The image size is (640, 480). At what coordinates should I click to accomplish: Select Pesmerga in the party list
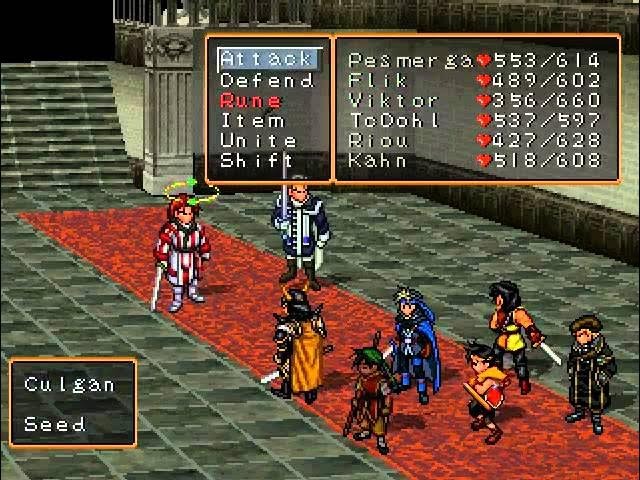pos(475,60)
